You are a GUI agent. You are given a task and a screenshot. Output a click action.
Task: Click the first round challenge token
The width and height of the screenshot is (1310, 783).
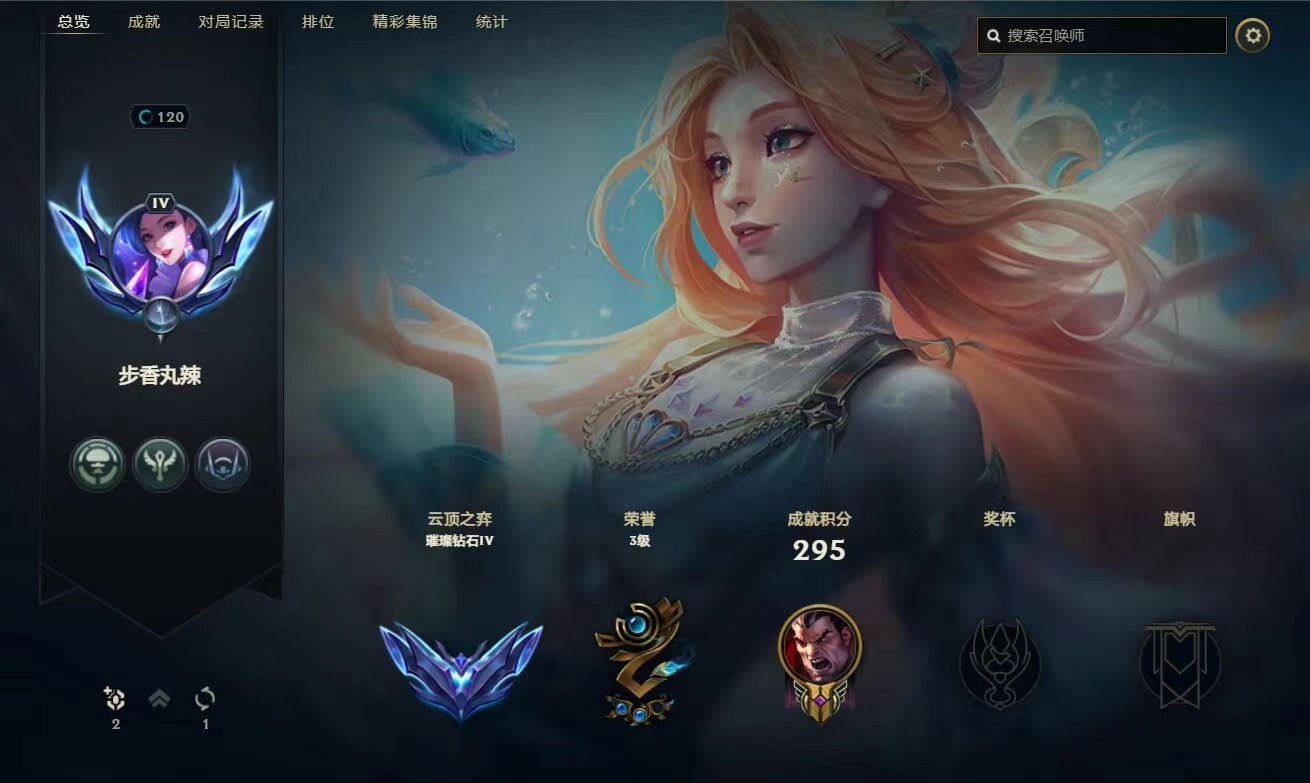tap(97, 465)
